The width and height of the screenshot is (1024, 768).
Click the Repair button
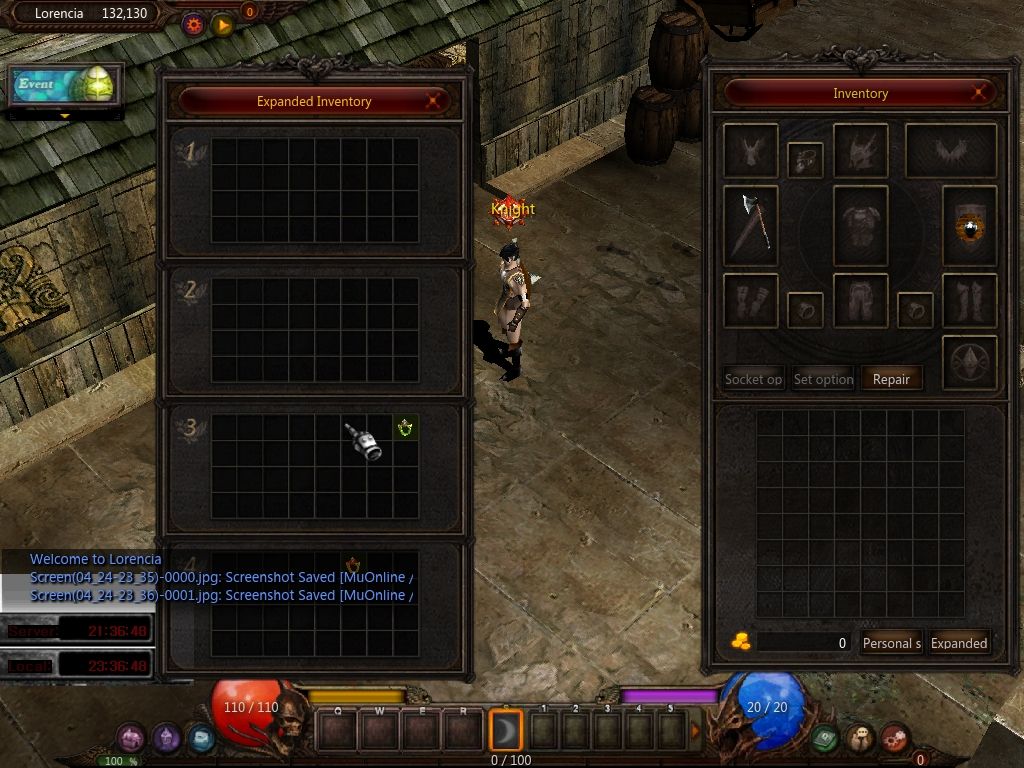[891, 379]
